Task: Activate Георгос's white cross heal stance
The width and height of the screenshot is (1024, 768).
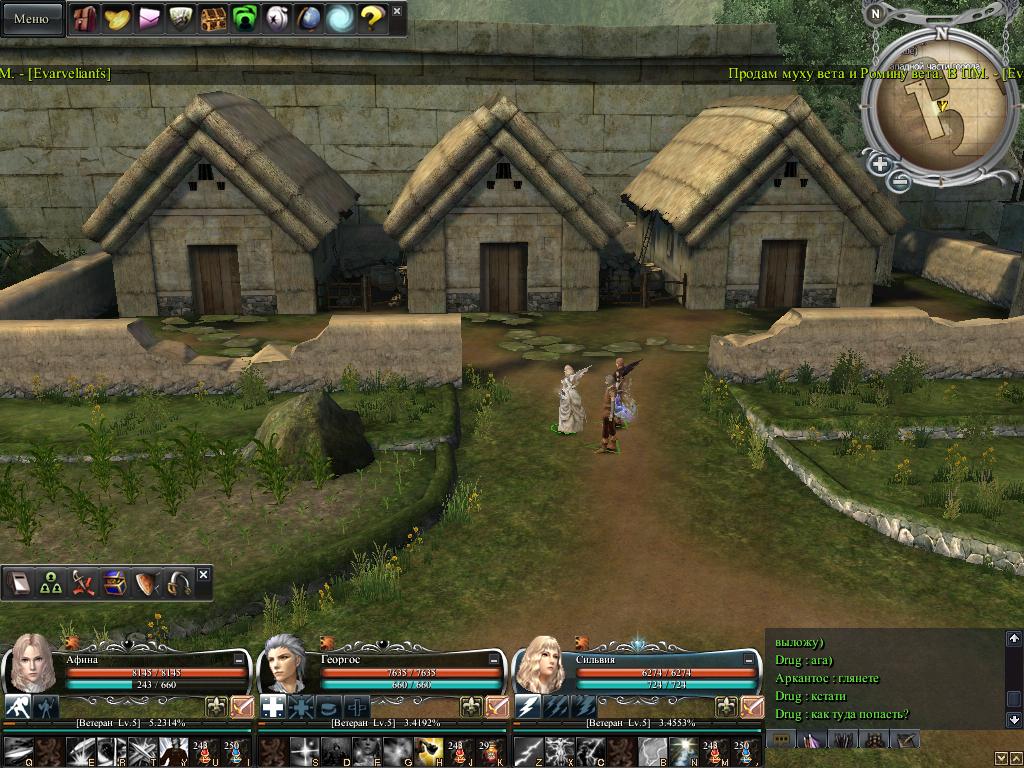Action: [x=273, y=707]
